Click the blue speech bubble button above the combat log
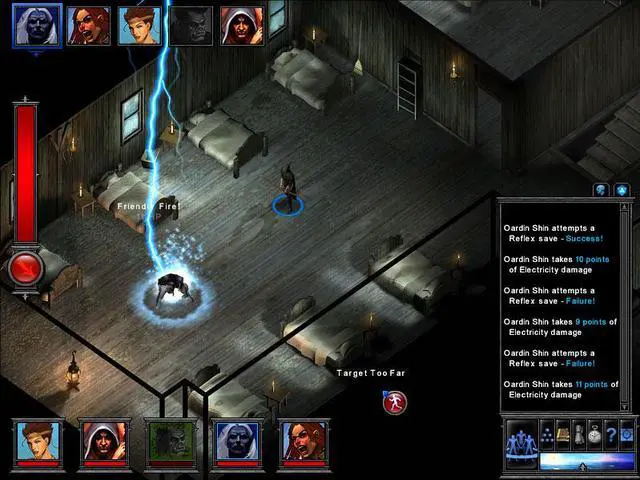 (601, 190)
